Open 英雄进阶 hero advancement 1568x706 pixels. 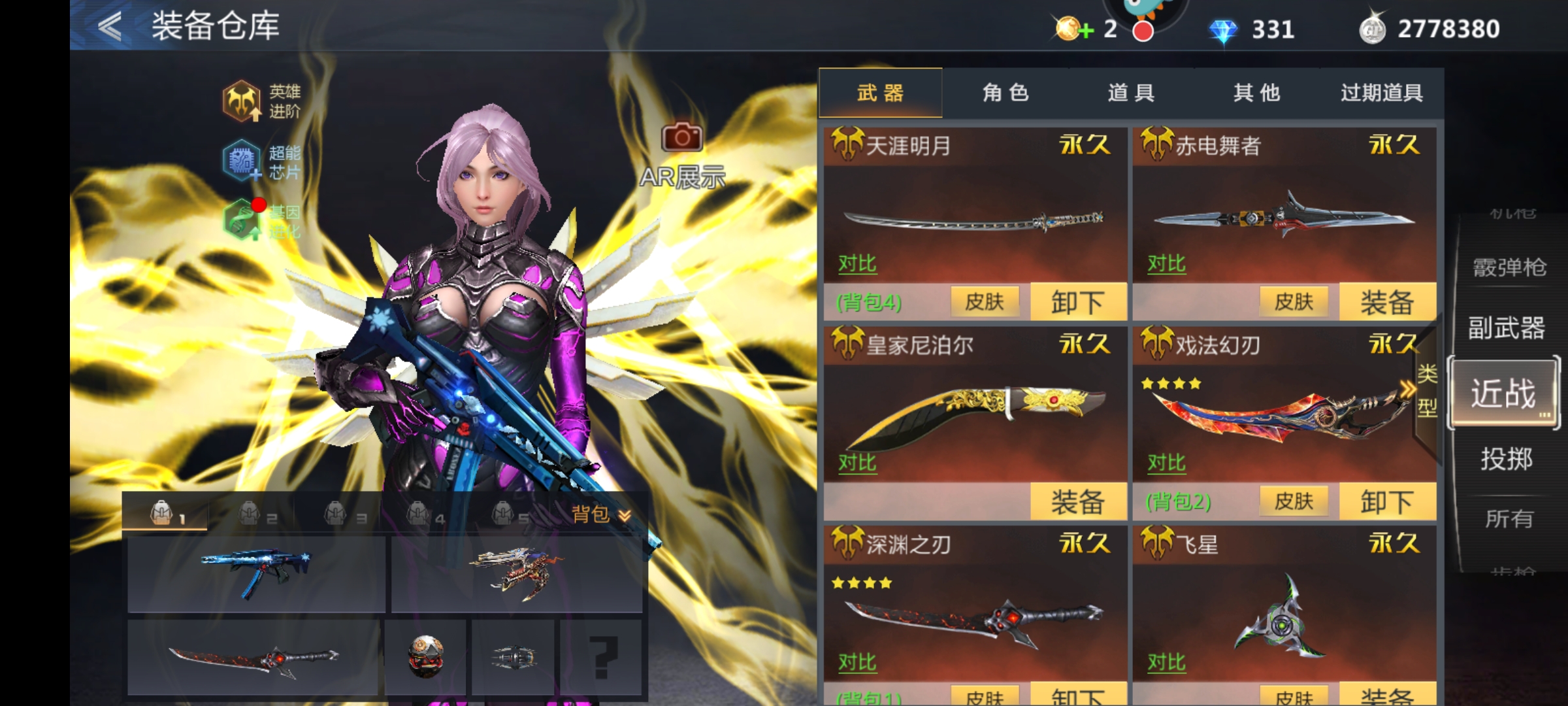point(261,101)
